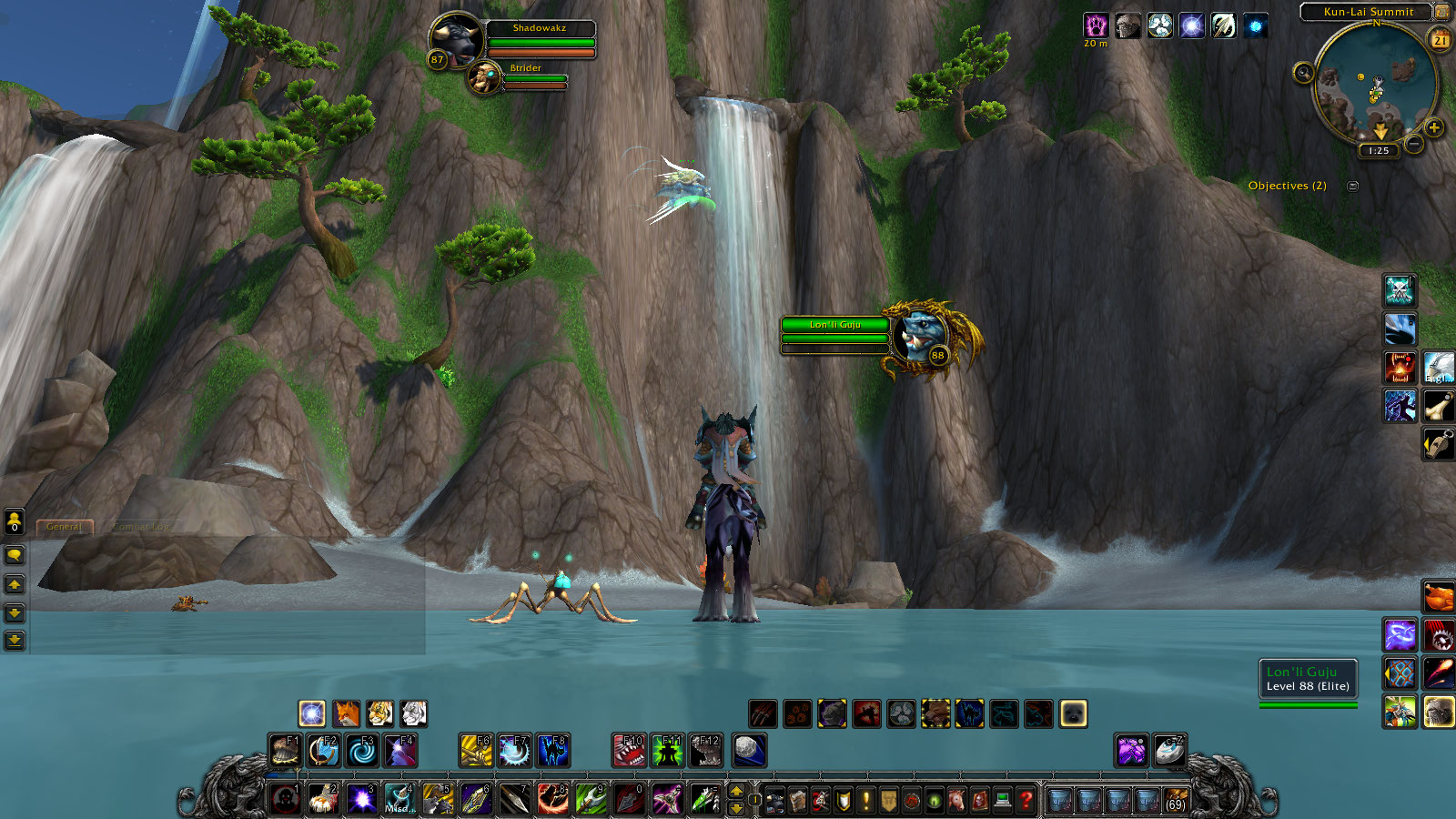Open the chat speech bubble menu
The image size is (1456, 819).
[x=15, y=554]
